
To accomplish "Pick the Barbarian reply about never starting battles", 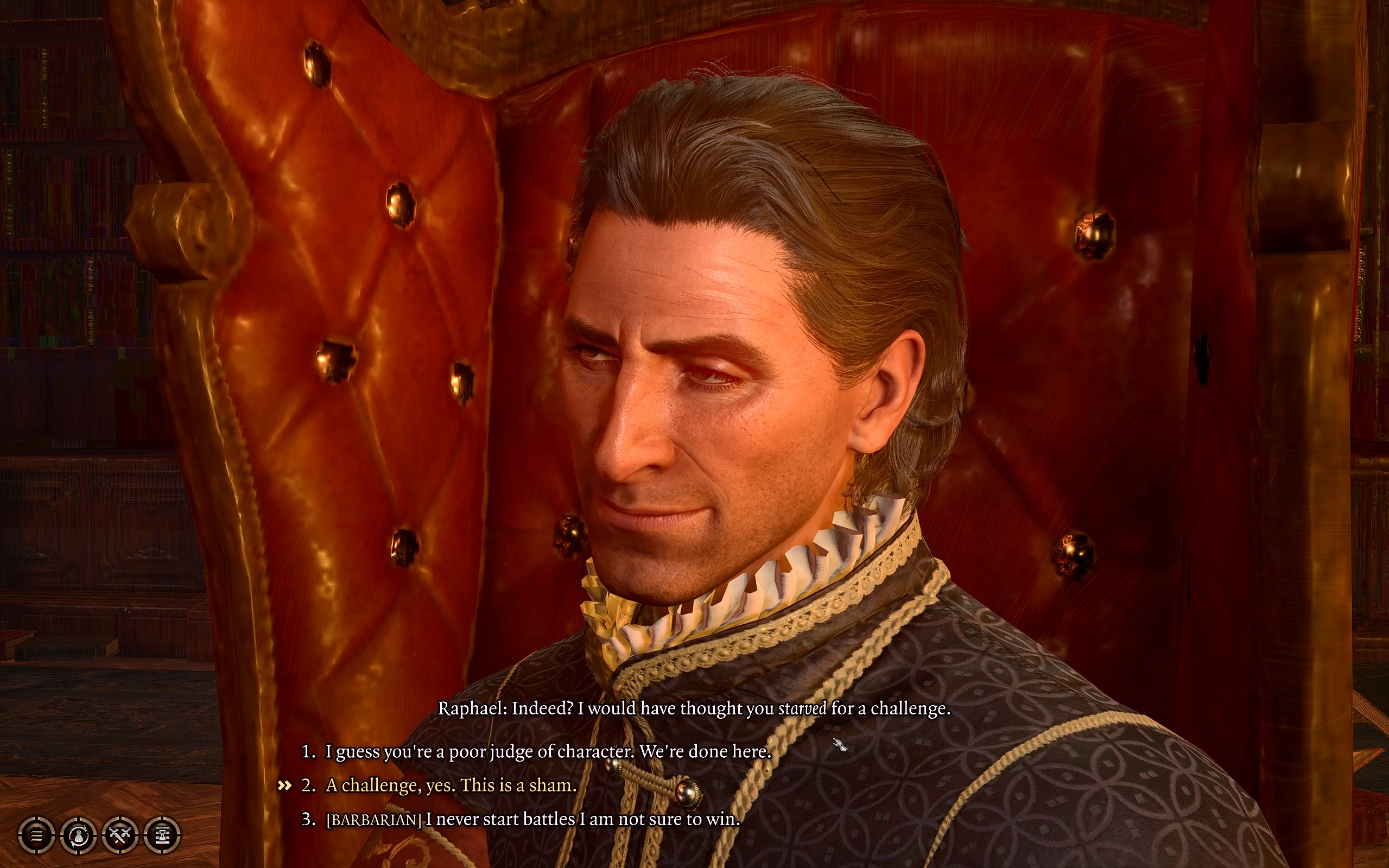I will (532, 819).
